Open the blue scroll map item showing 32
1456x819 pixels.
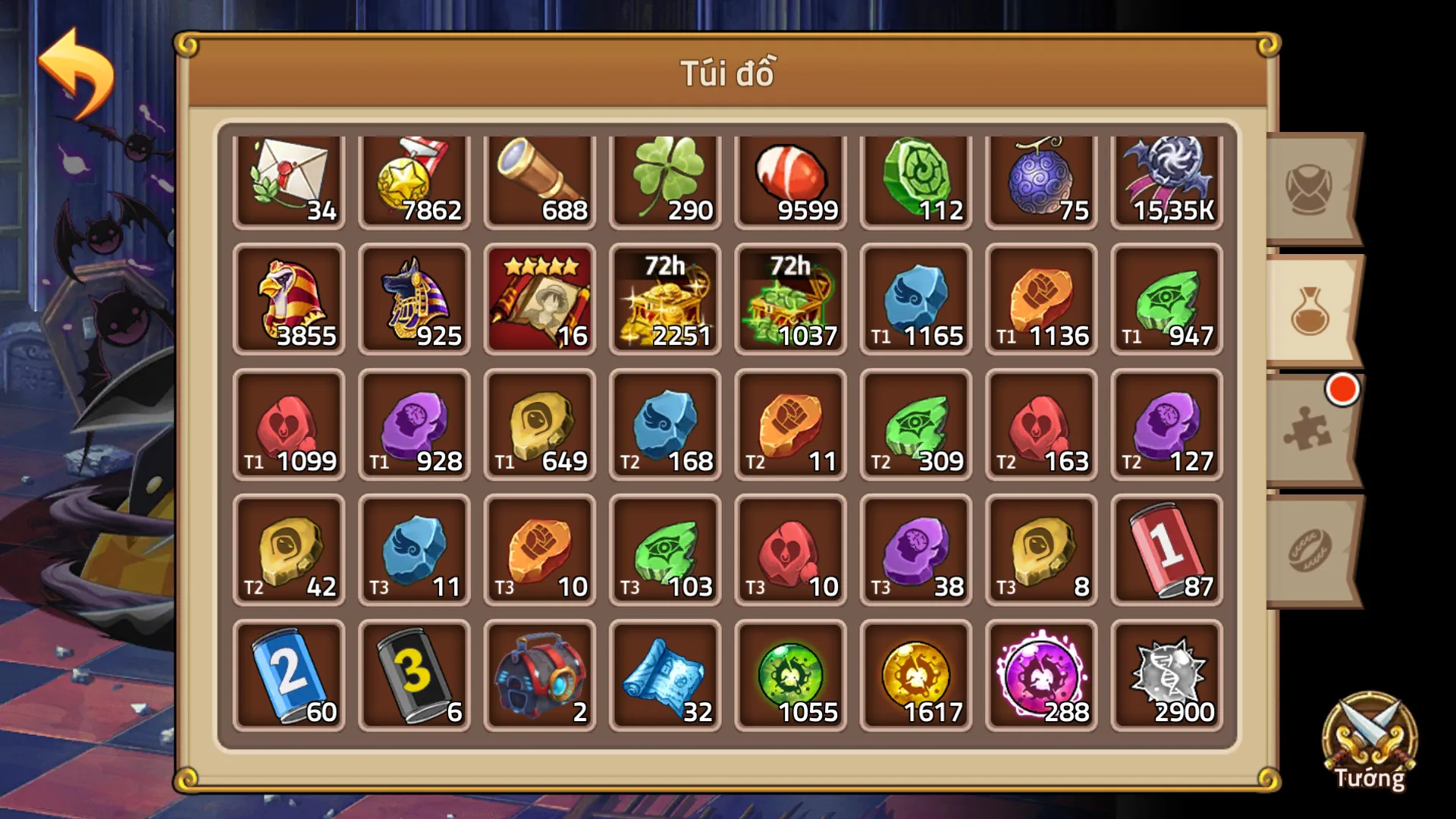[665, 675]
